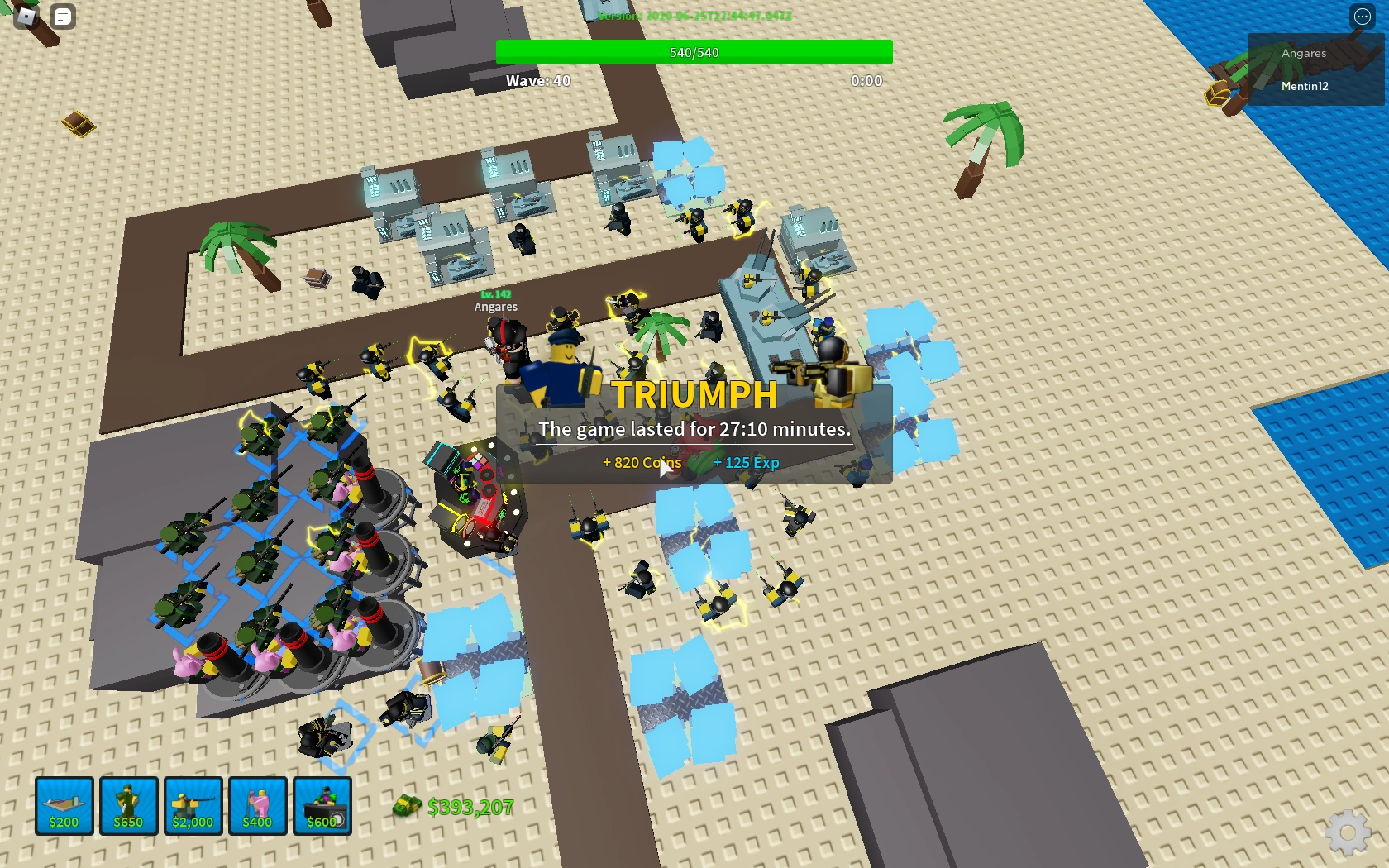This screenshot has width=1389, height=868.
Task: Select the $2,000 turret tower slot
Action: [x=192, y=806]
